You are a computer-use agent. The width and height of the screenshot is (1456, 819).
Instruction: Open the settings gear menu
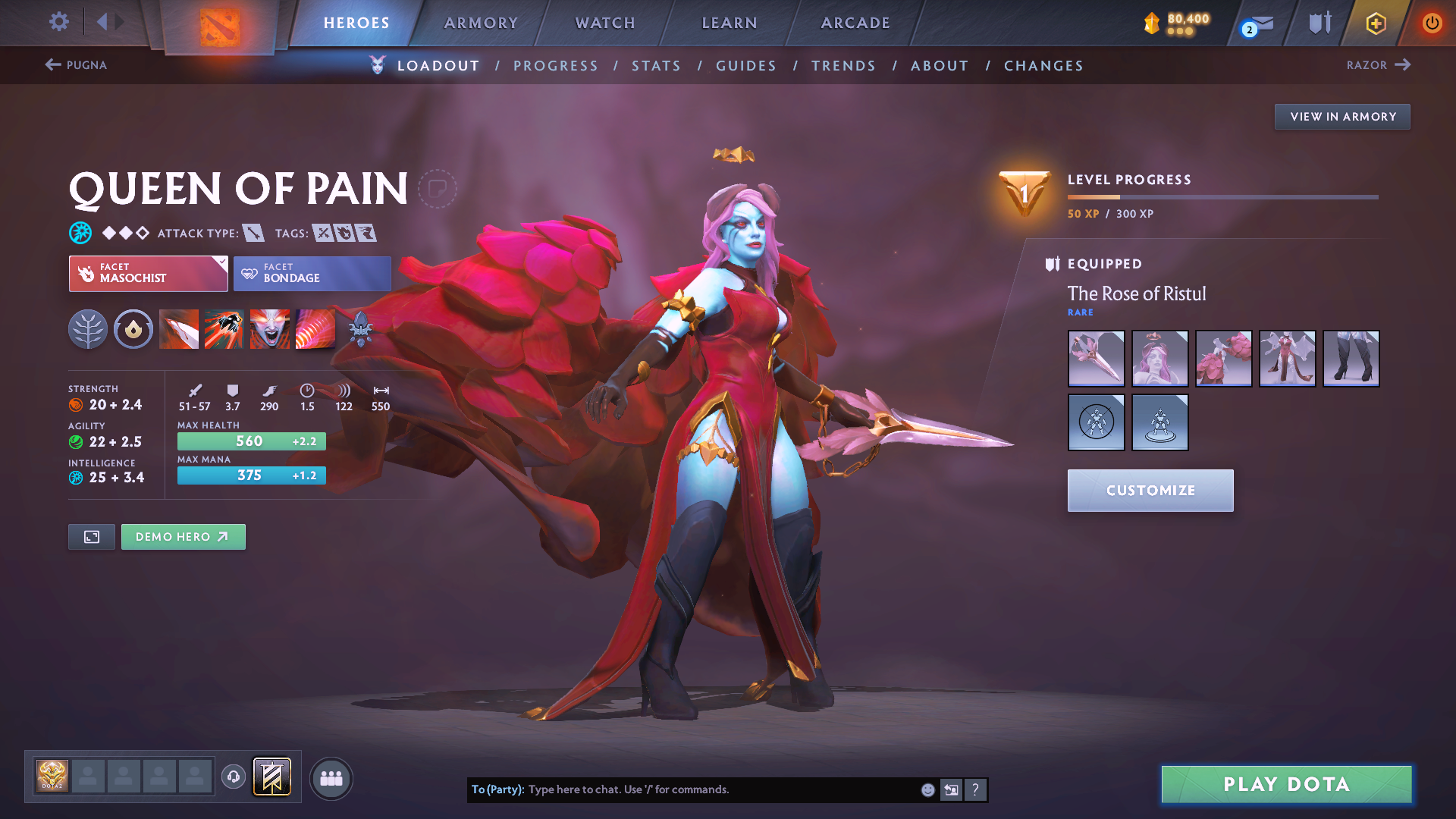[x=58, y=22]
